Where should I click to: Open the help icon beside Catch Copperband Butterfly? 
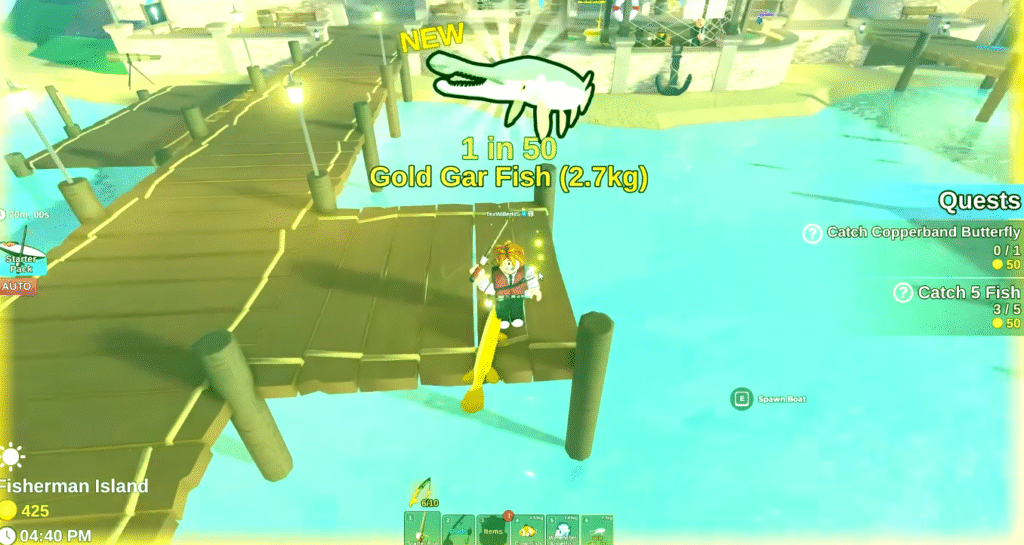[x=813, y=234]
